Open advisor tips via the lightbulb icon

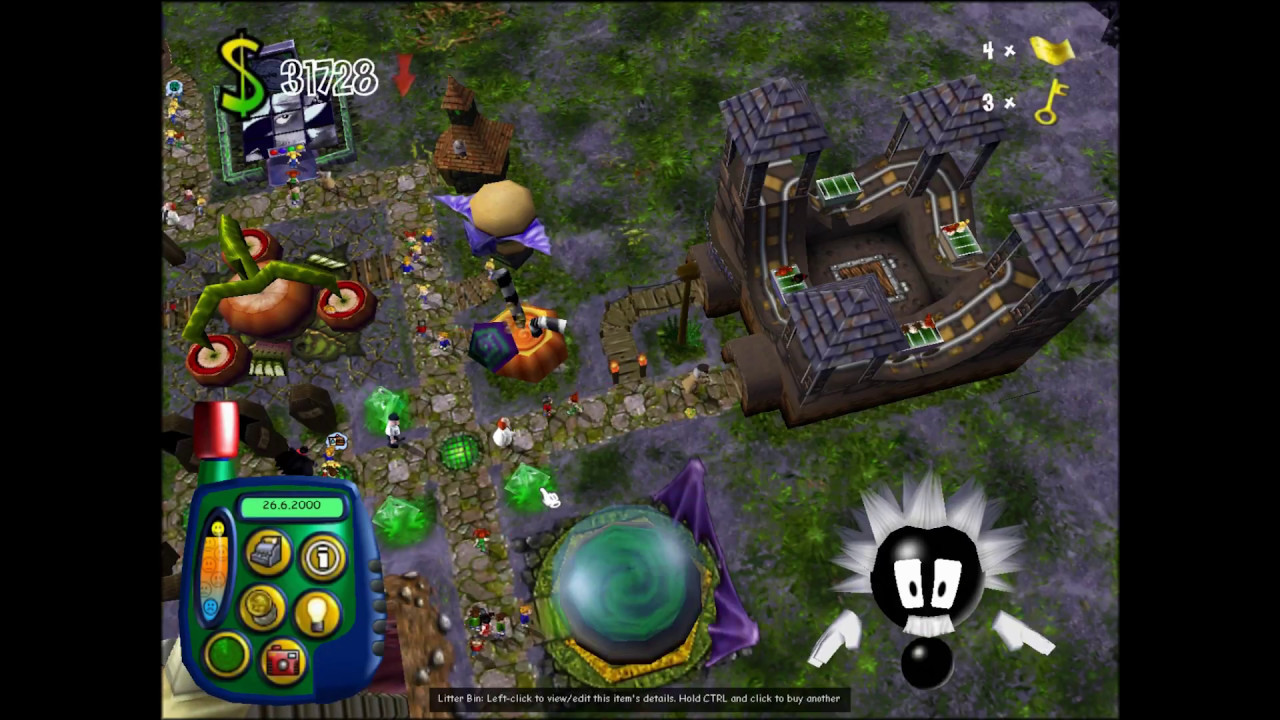pos(320,612)
